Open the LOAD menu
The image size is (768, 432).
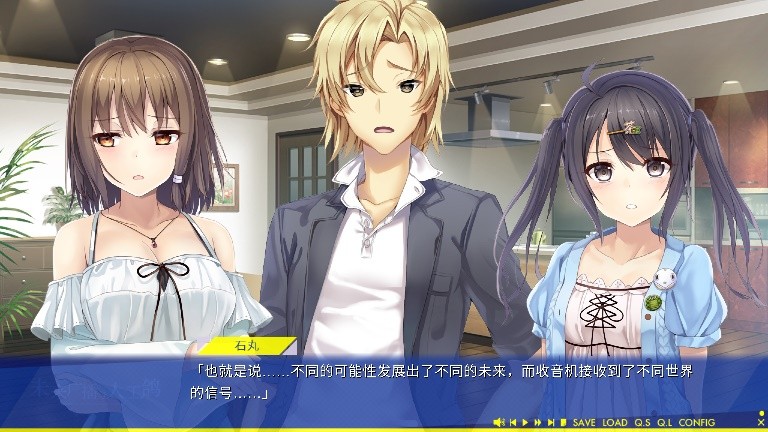pyautogui.click(x=615, y=423)
